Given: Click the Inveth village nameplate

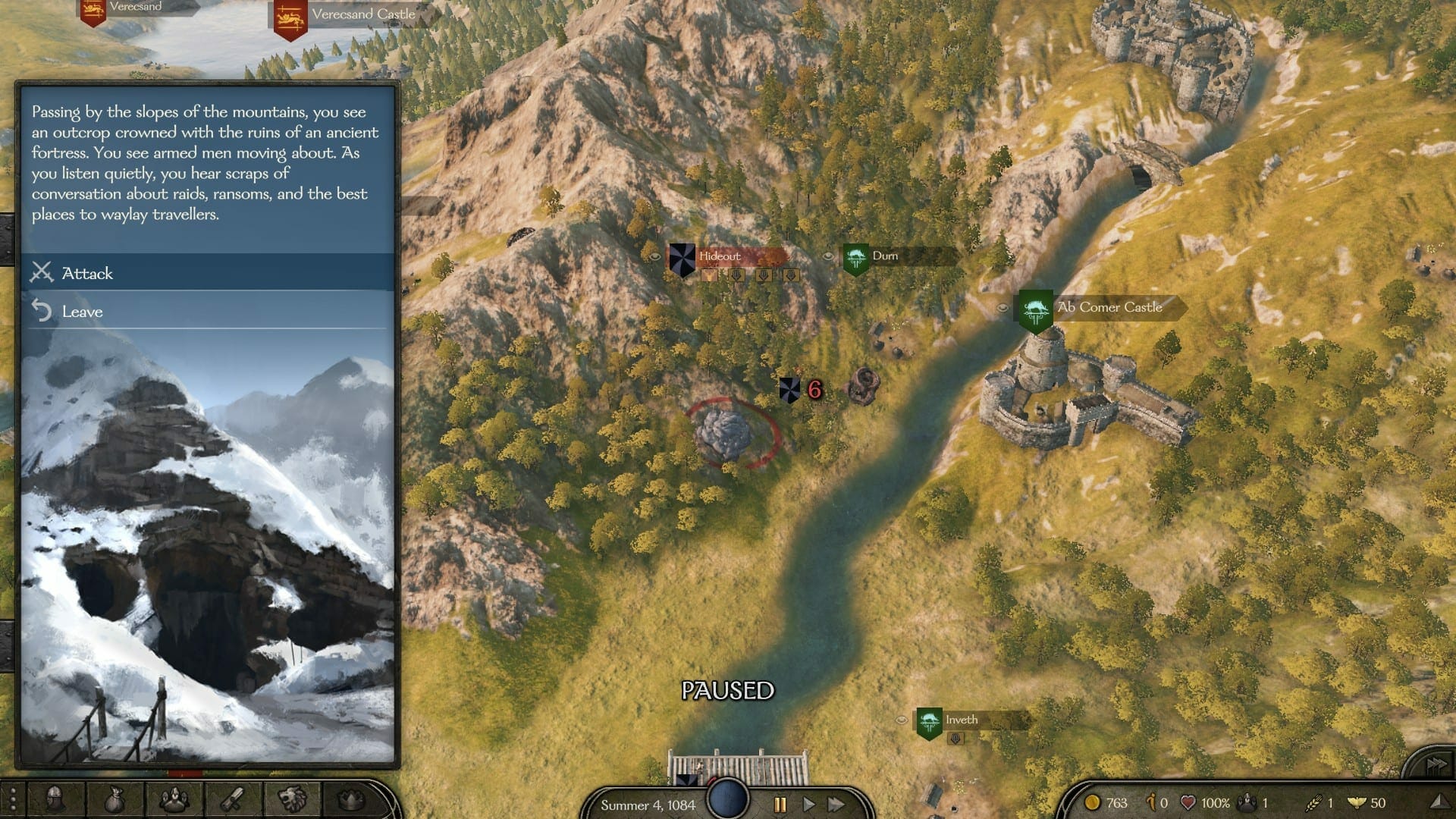Looking at the screenshot, I should pyautogui.click(x=961, y=720).
